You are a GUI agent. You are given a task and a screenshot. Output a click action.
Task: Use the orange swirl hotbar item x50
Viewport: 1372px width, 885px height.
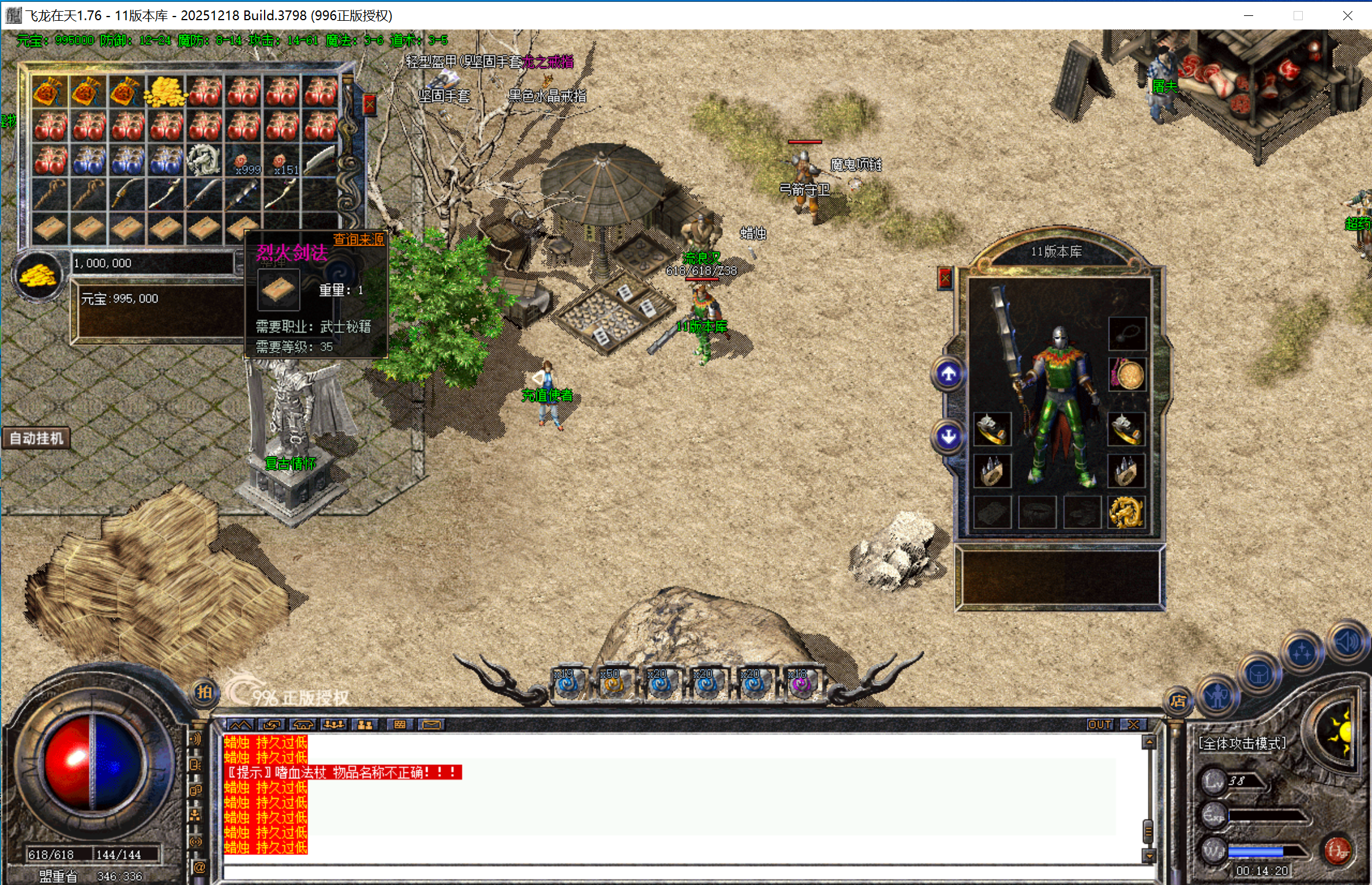tap(612, 684)
